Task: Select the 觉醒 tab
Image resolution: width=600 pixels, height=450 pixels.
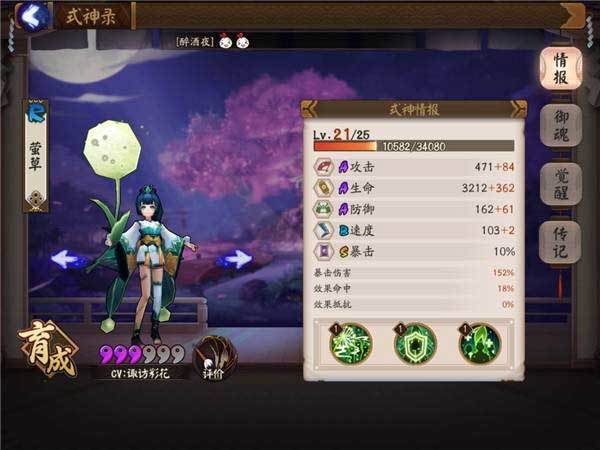Action: coord(561,184)
